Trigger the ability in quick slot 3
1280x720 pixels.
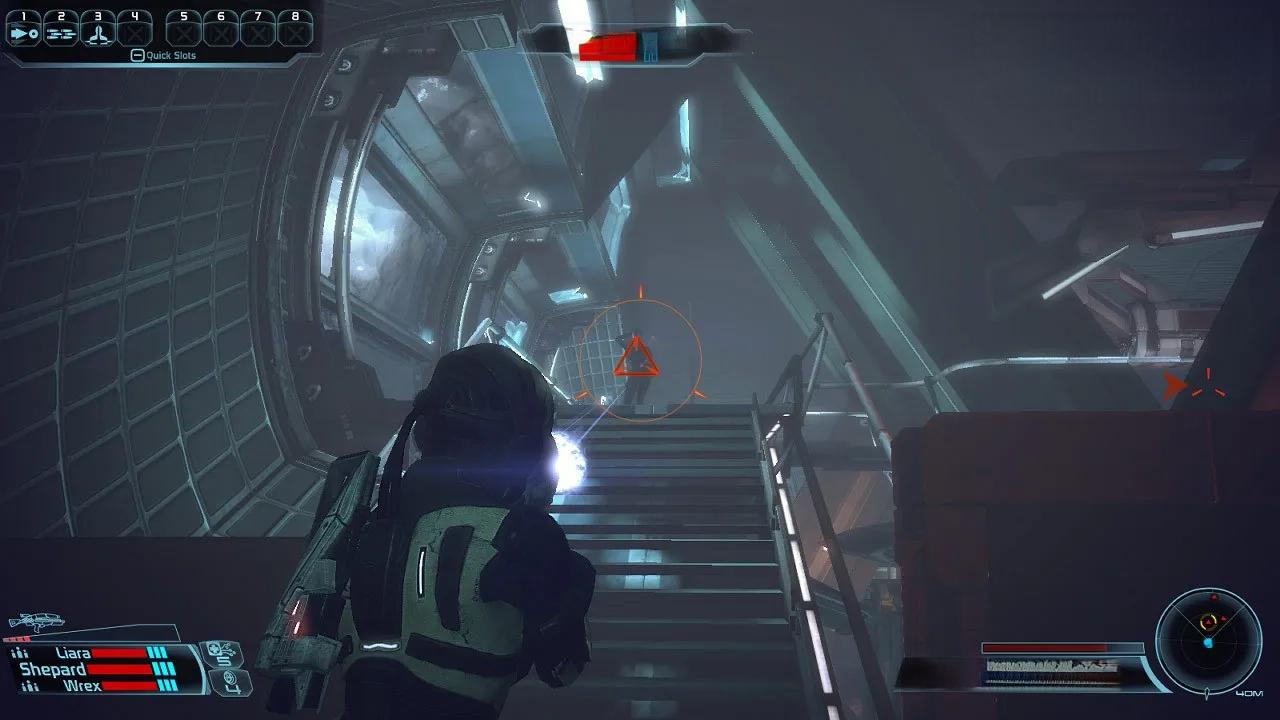[97, 32]
